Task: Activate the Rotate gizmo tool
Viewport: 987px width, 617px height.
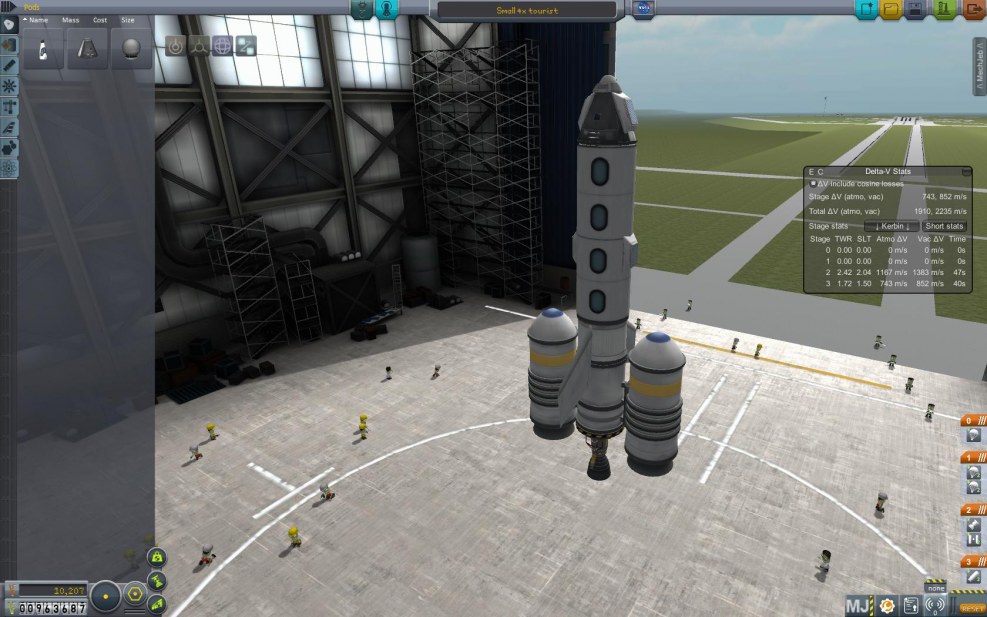Action: (x=222, y=45)
